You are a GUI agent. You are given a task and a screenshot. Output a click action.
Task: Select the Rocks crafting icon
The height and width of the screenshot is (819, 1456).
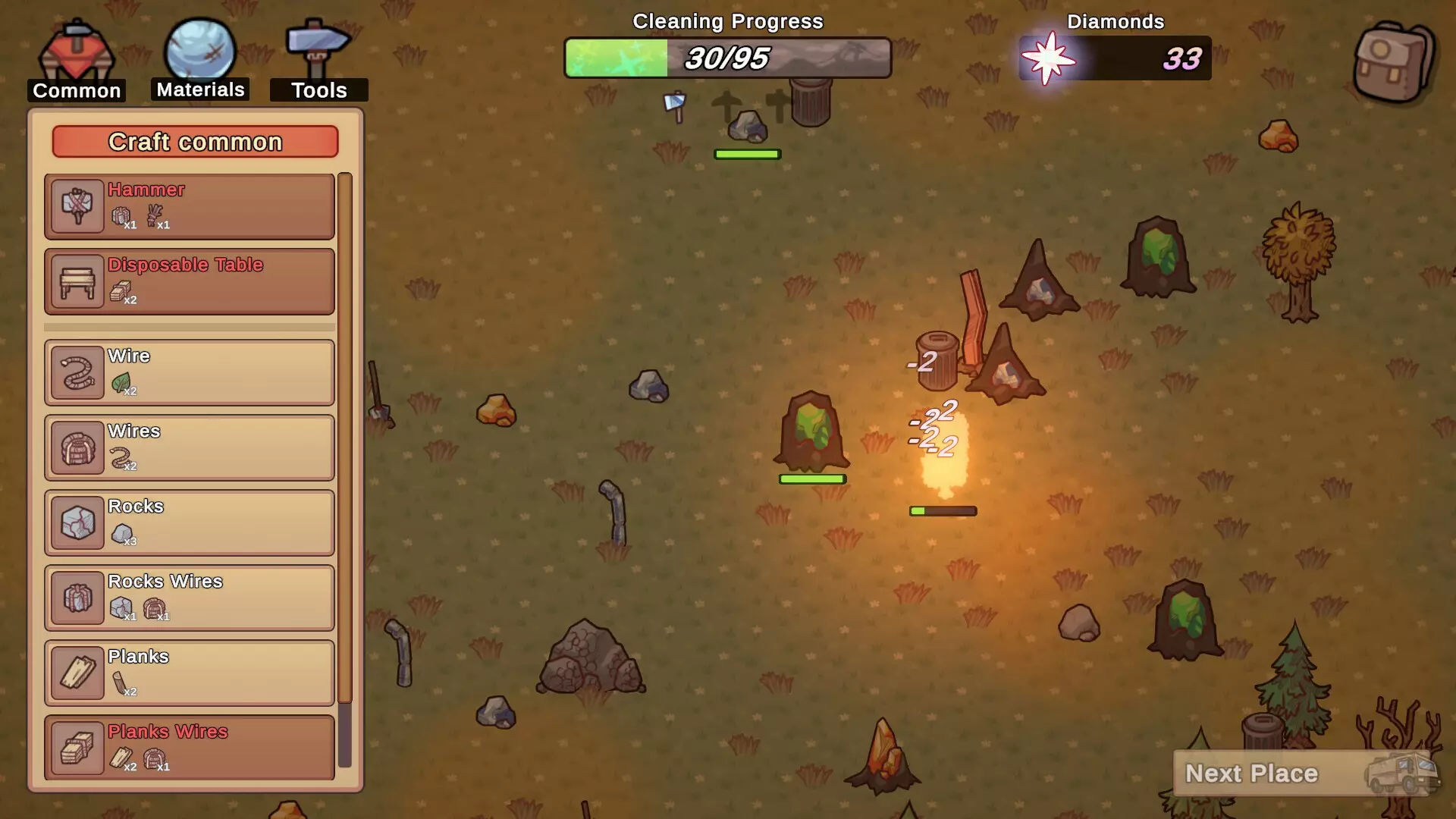(76, 522)
